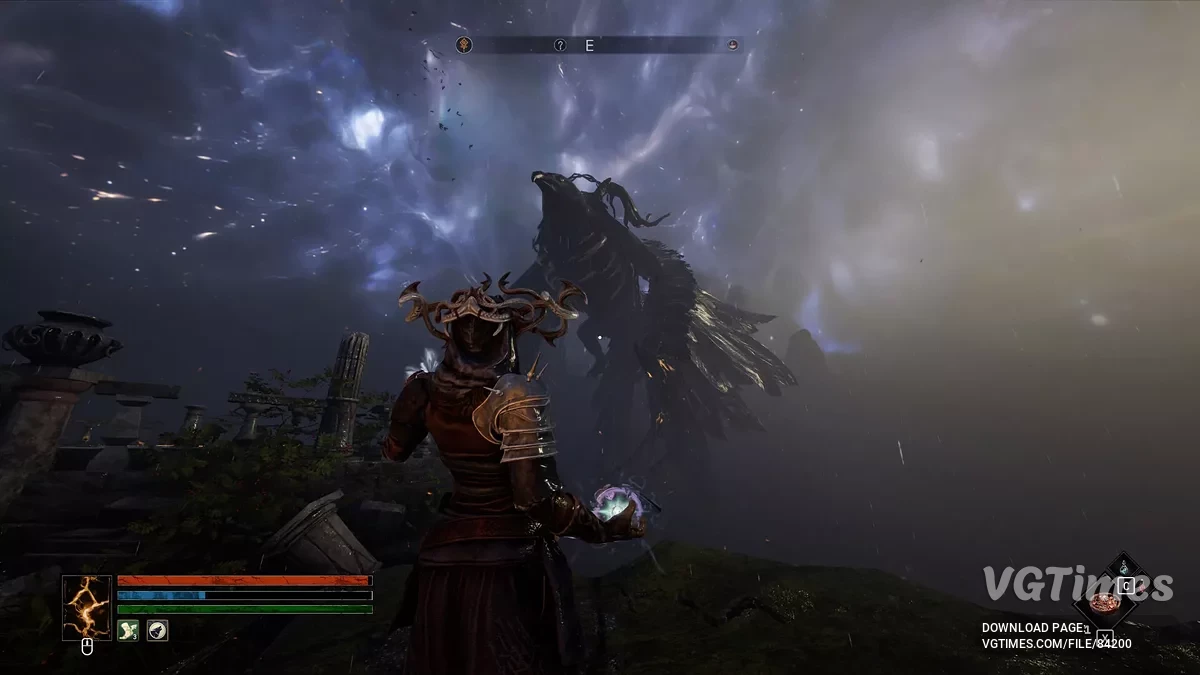This screenshot has height=675, width=1200.
Task: Select the red compass marker icon
Action: pos(733,45)
